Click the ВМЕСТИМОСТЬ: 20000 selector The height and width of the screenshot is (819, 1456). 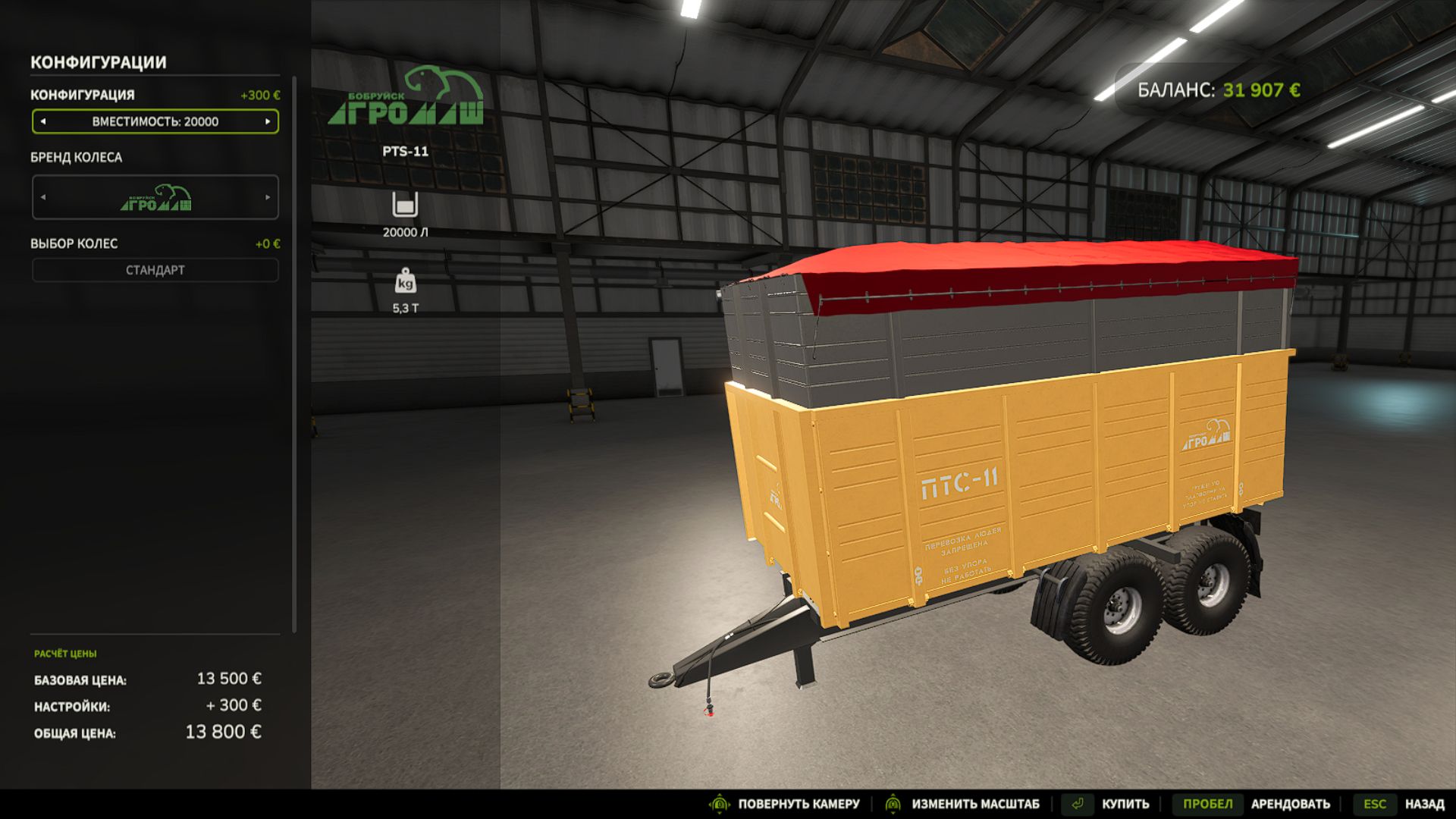pos(155,121)
